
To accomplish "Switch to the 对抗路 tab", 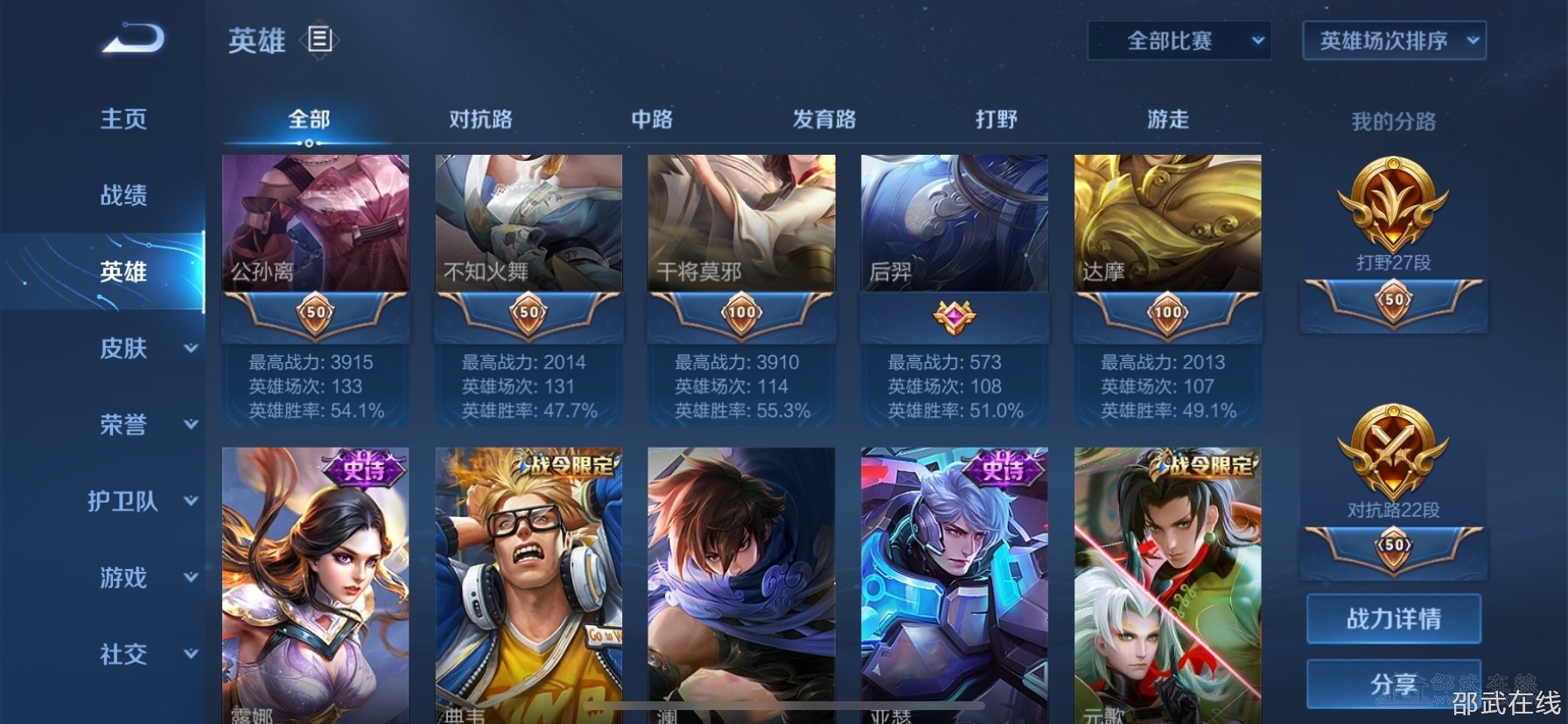I will click(480, 120).
